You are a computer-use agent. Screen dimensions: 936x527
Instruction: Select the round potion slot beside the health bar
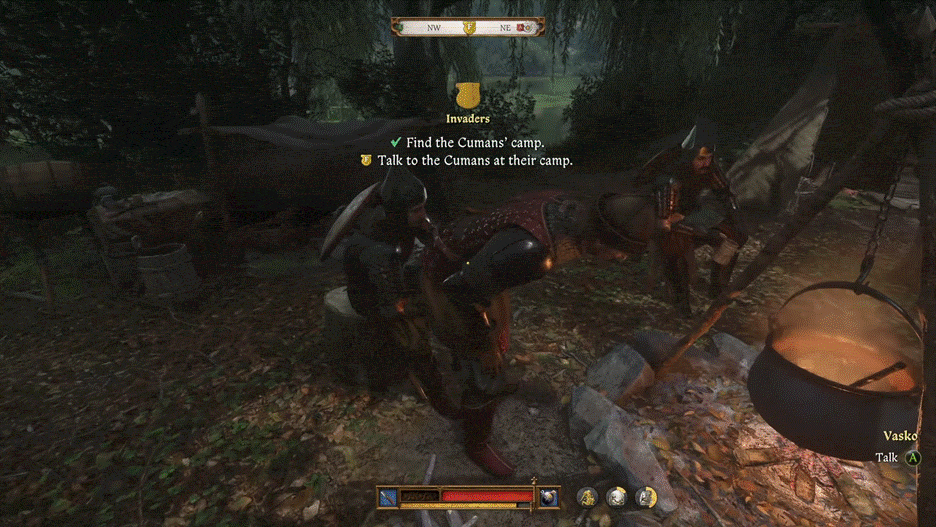[549, 496]
